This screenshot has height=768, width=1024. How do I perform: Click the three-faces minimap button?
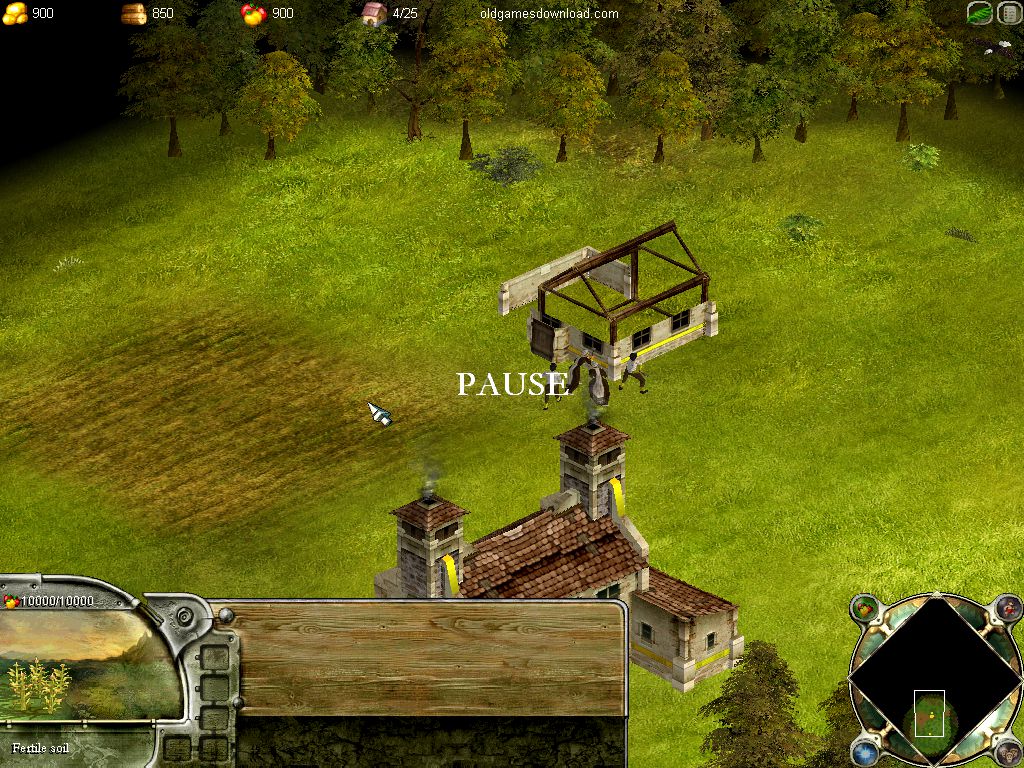click(x=1008, y=752)
